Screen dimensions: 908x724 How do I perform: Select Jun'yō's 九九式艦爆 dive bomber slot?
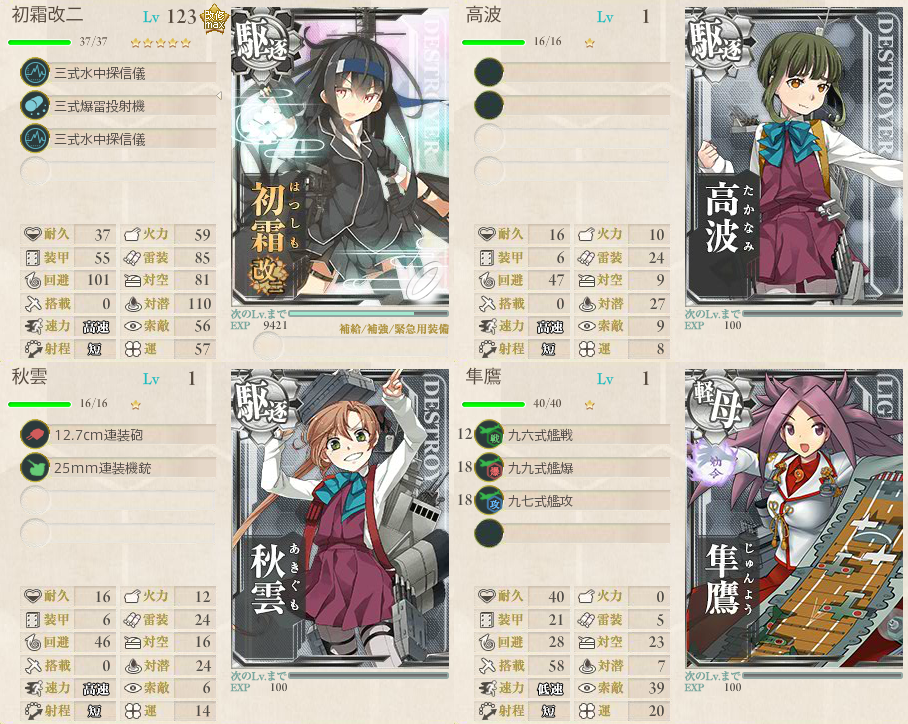[x=572, y=467]
